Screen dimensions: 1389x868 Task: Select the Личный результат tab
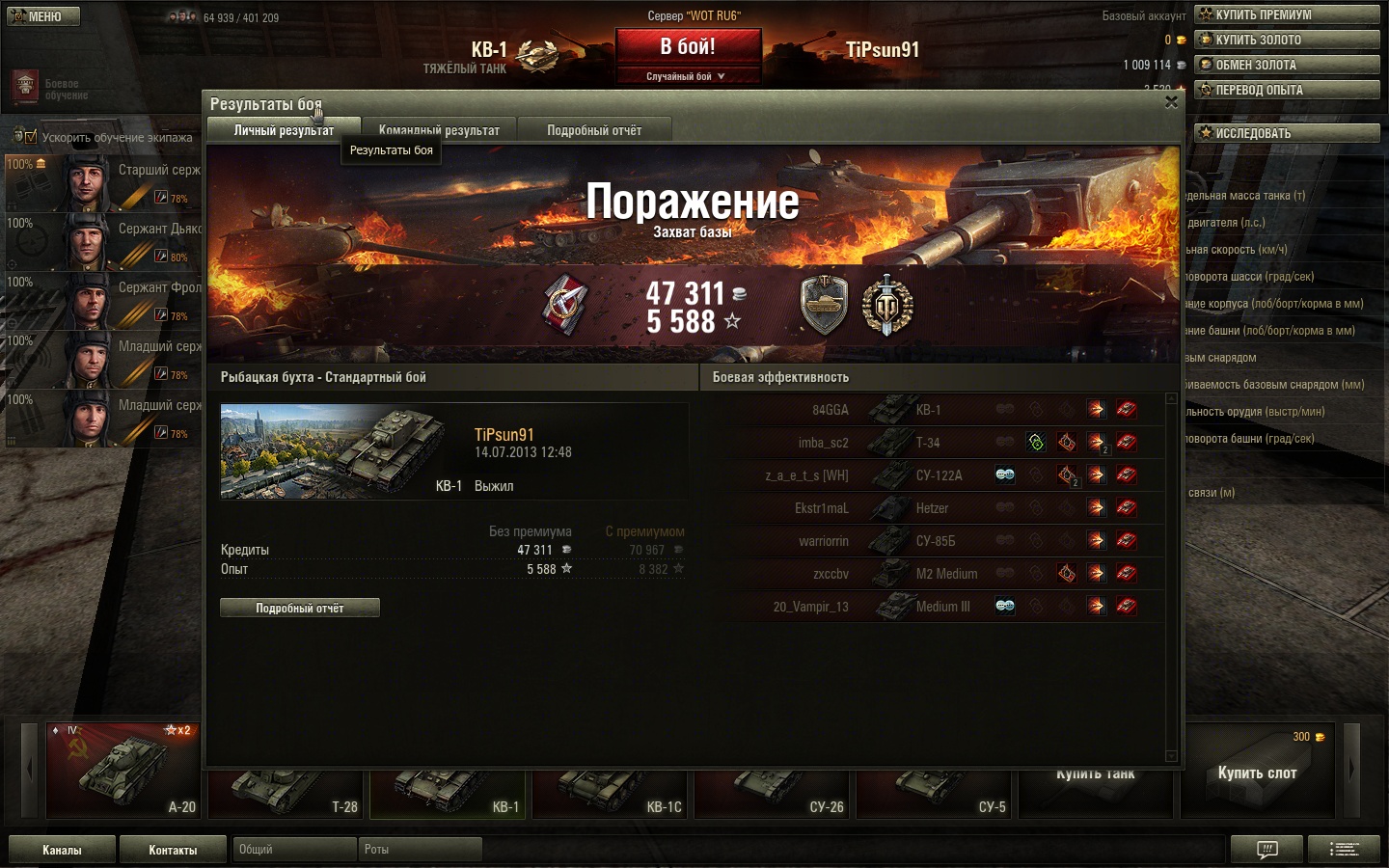pos(284,130)
